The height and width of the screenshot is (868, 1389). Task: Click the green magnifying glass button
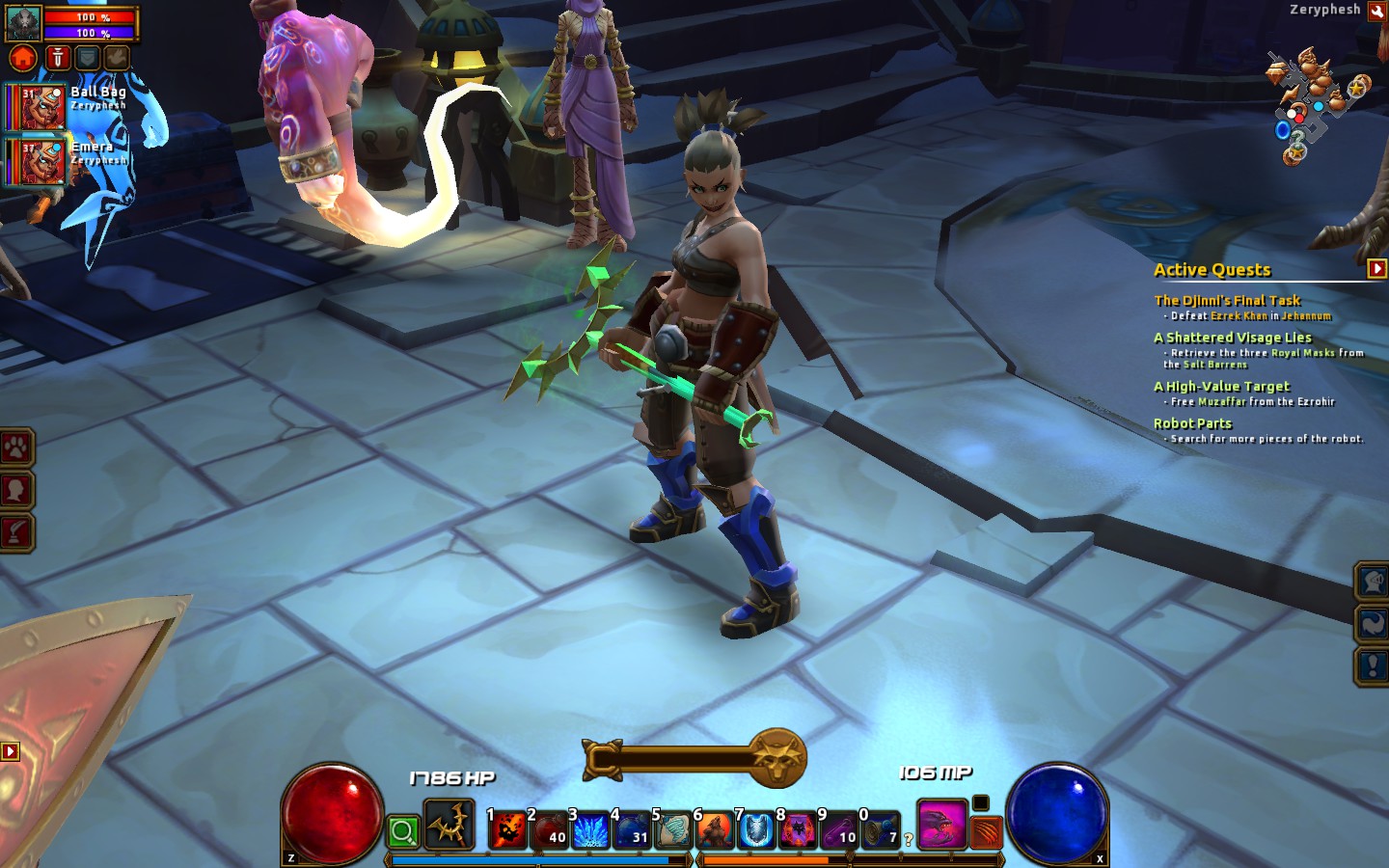pos(403,831)
